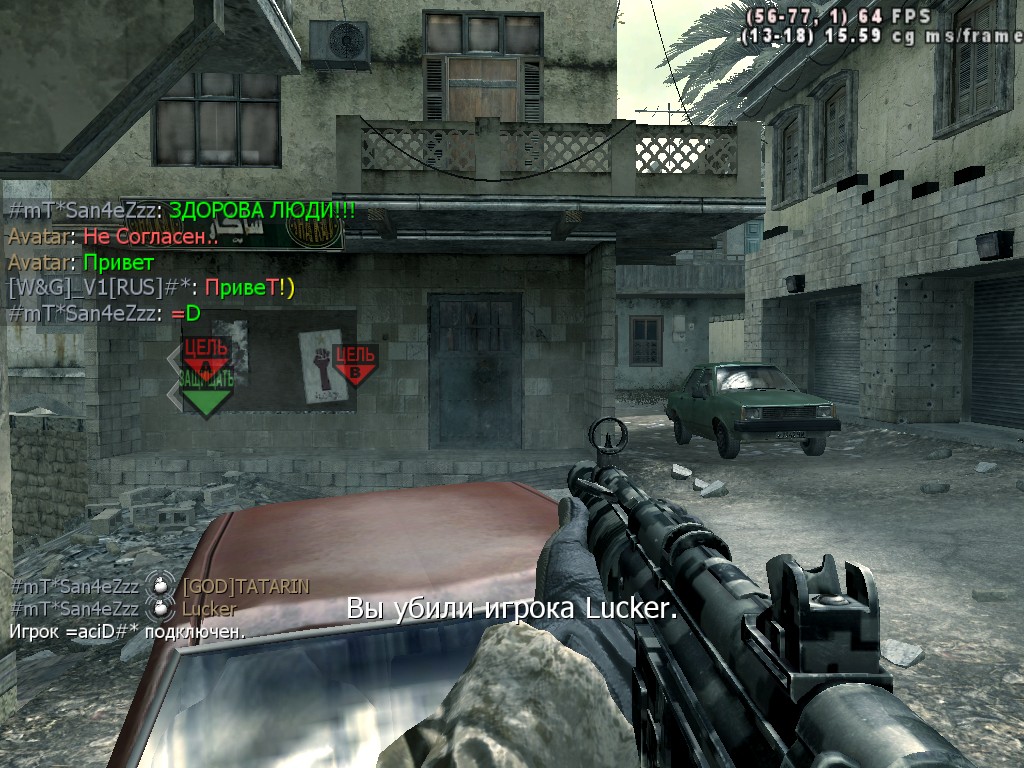Click the [GOD]TATARIN kill feed entry
This screenshot has width=1024, height=768.
pos(245,586)
